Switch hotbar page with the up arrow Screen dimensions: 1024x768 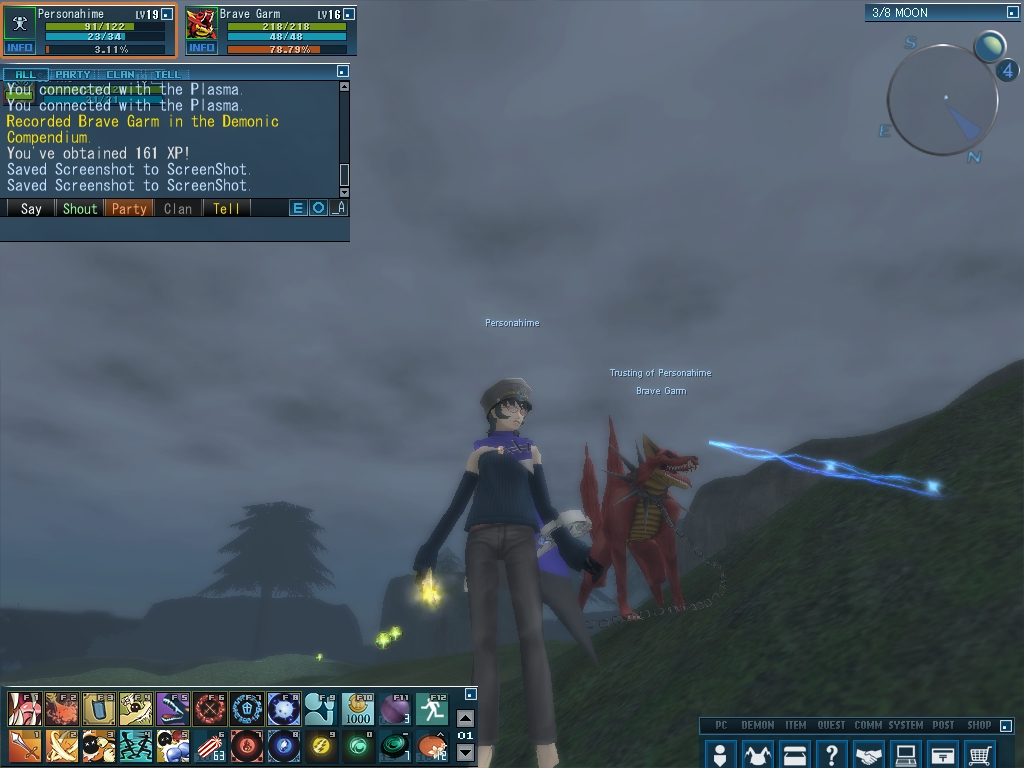(x=465, y=718)
